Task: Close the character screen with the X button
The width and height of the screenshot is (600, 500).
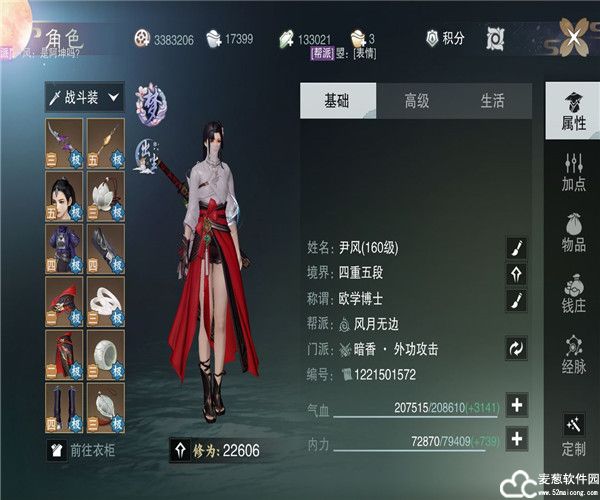Action: coord(573,38)
